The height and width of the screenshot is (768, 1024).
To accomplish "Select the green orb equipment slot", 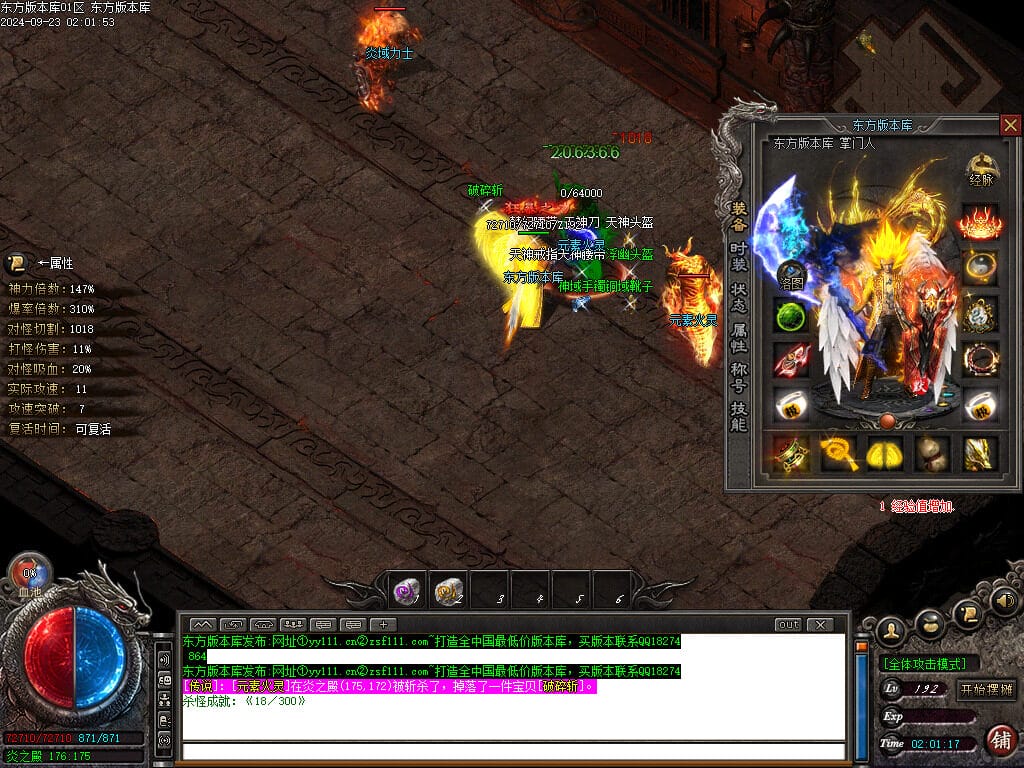I will click(792, 317).
